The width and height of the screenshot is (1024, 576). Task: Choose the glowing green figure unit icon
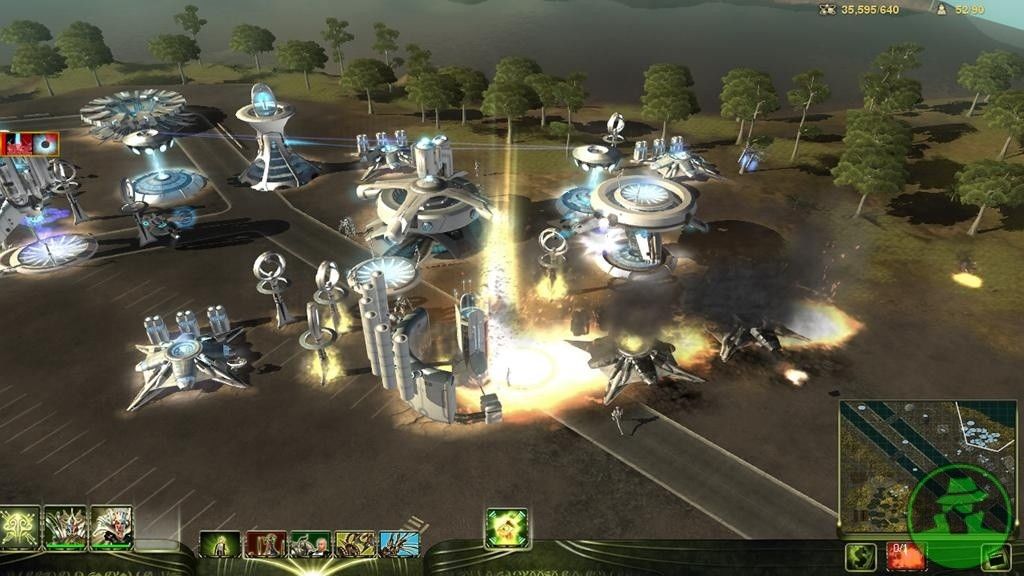click(219, 544)
